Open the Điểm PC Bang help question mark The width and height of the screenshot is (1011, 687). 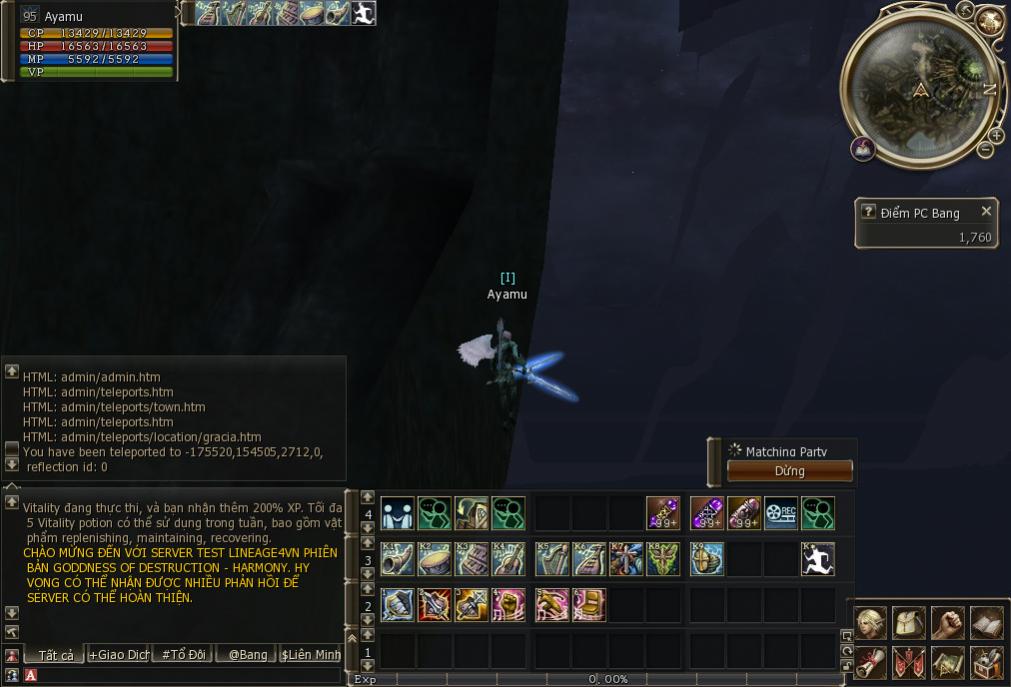(x=868, y=212)
